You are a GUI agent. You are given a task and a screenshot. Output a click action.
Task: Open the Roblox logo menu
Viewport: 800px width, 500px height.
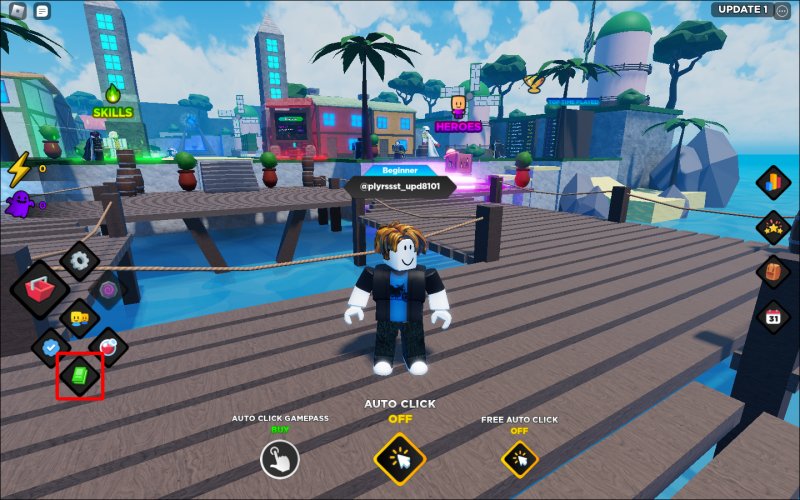tap(16, 11)
